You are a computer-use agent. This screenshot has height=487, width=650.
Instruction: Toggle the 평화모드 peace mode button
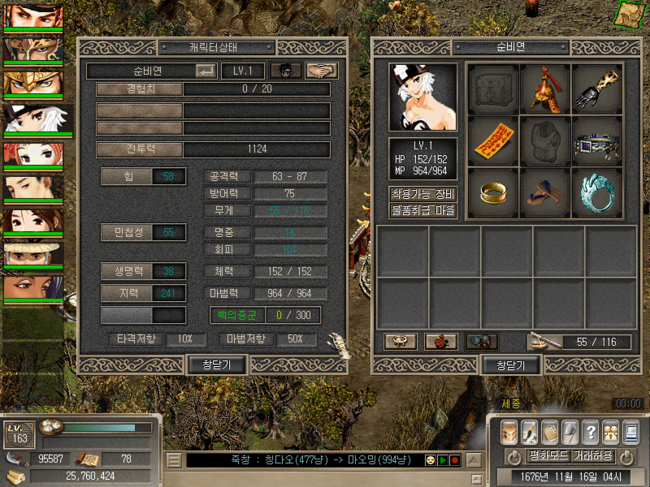click(548, 456)
